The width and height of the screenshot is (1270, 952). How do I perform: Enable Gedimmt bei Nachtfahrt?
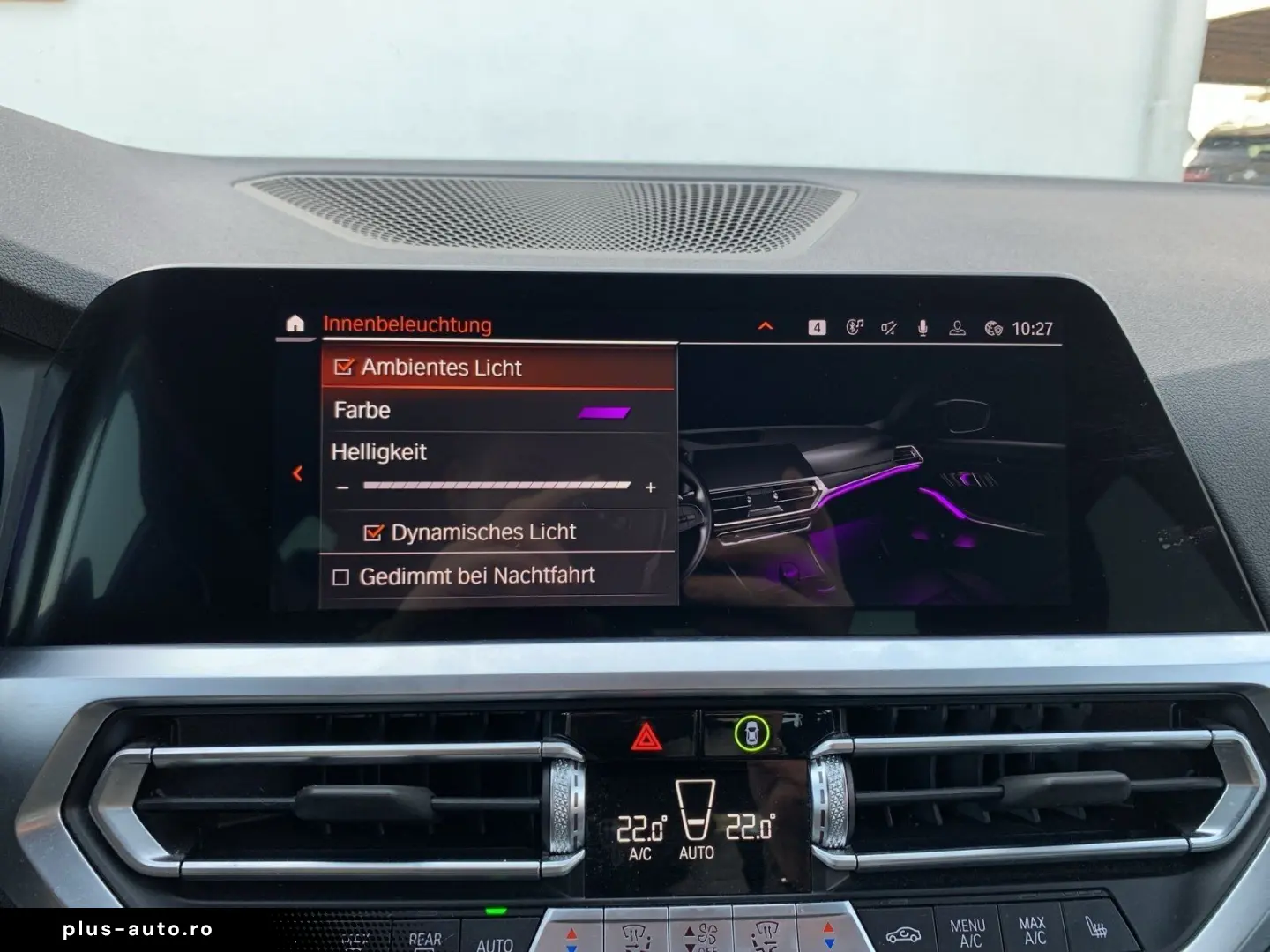(x=340, y=575)
